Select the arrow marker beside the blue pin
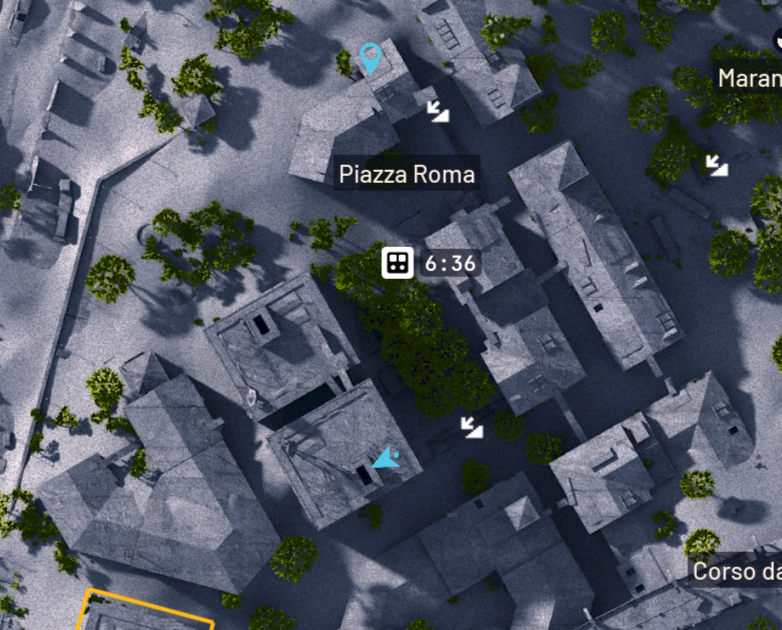 point(438,110)
